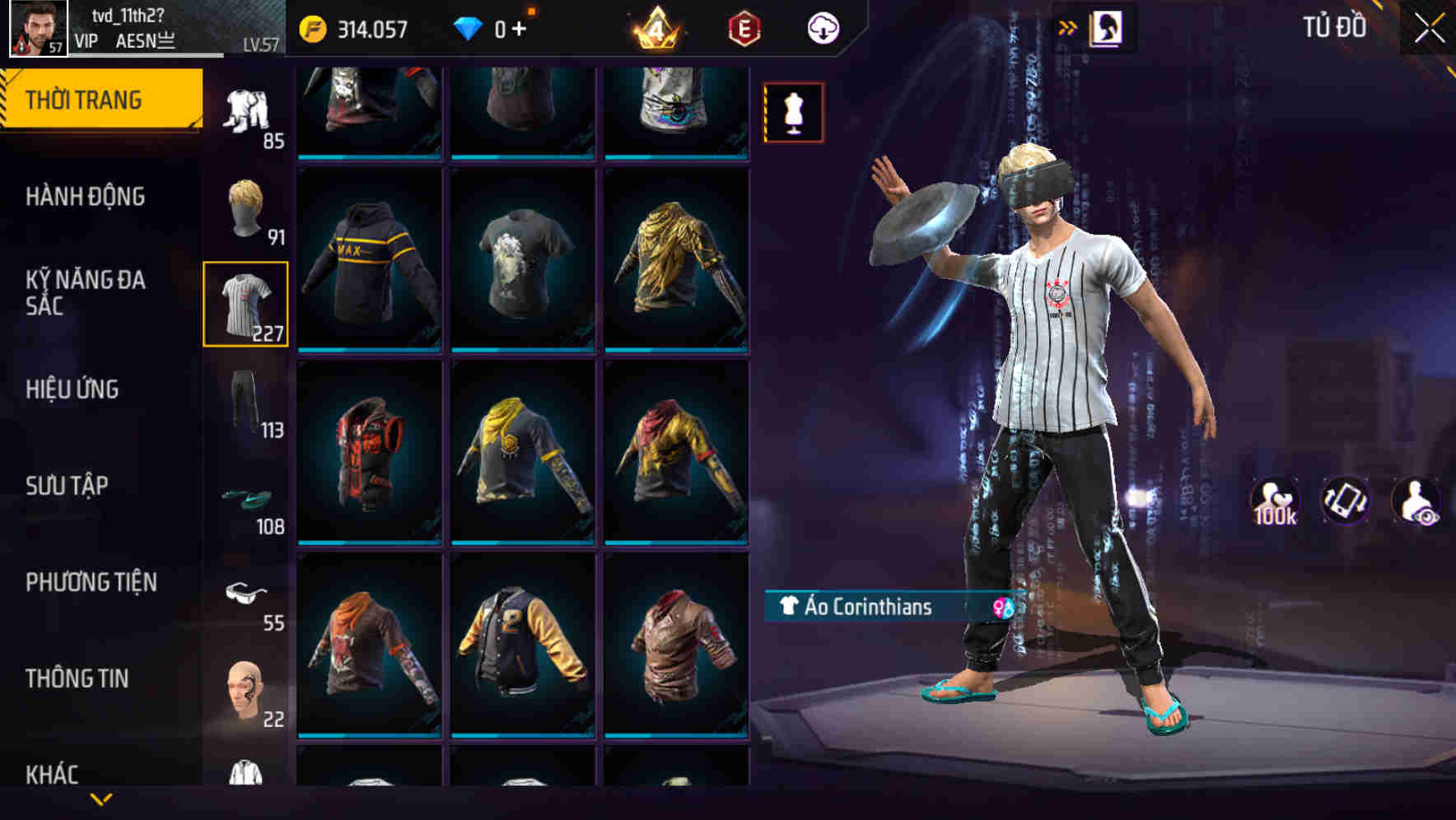
Task: Select the glasses category showing 55 items
Action: (x=246, y=594)
